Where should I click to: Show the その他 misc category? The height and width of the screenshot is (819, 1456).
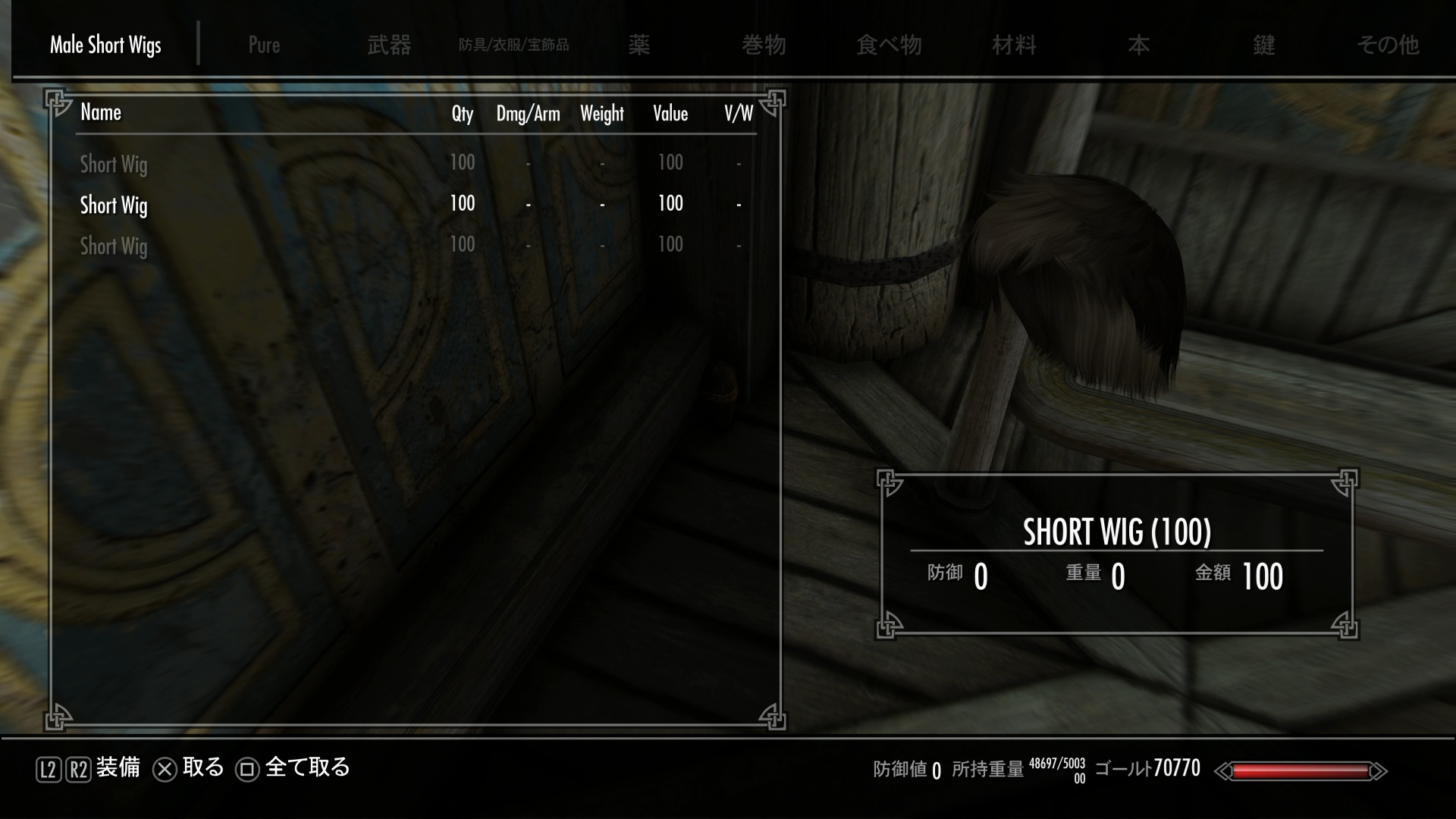point(1388,45)
